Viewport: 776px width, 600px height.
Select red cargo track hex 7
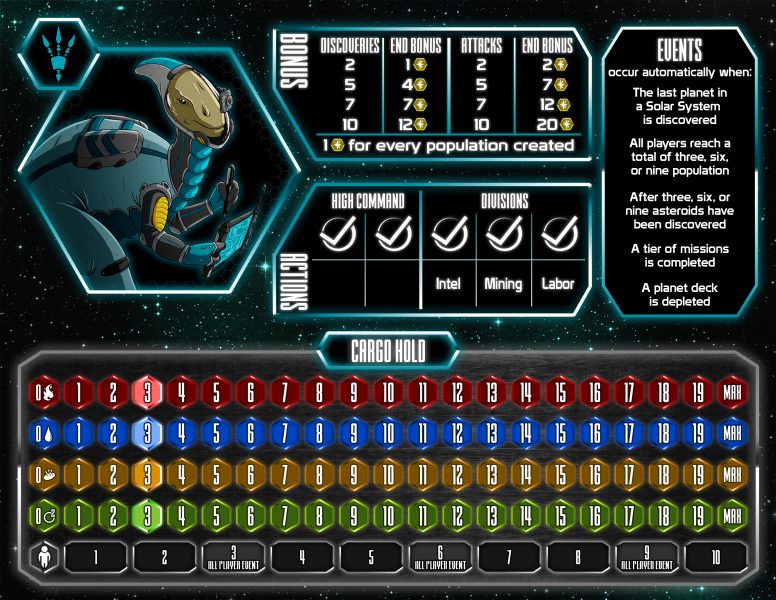pos(285,391)
